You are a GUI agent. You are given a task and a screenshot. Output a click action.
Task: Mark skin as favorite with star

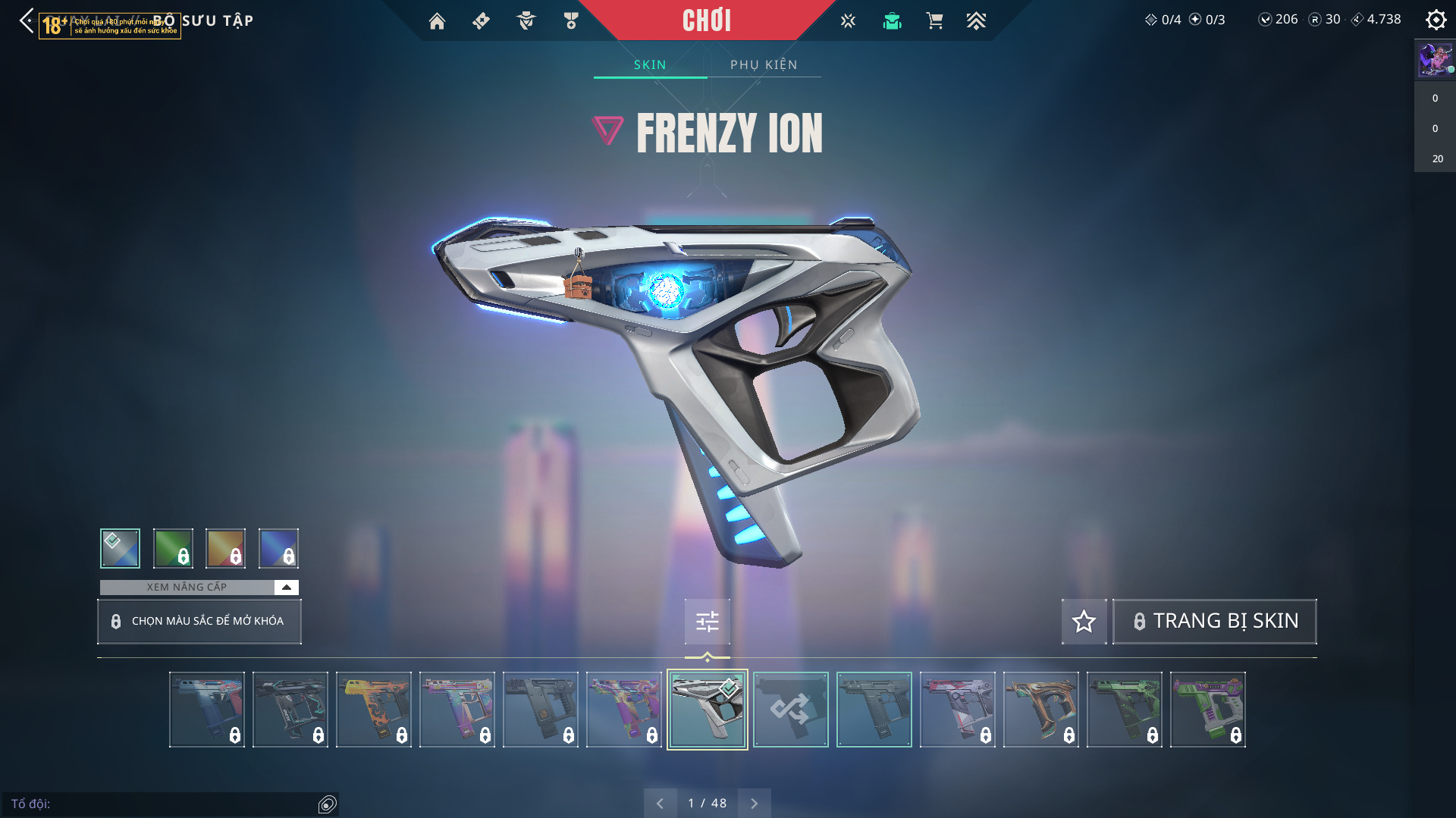tap(1084, 622)
